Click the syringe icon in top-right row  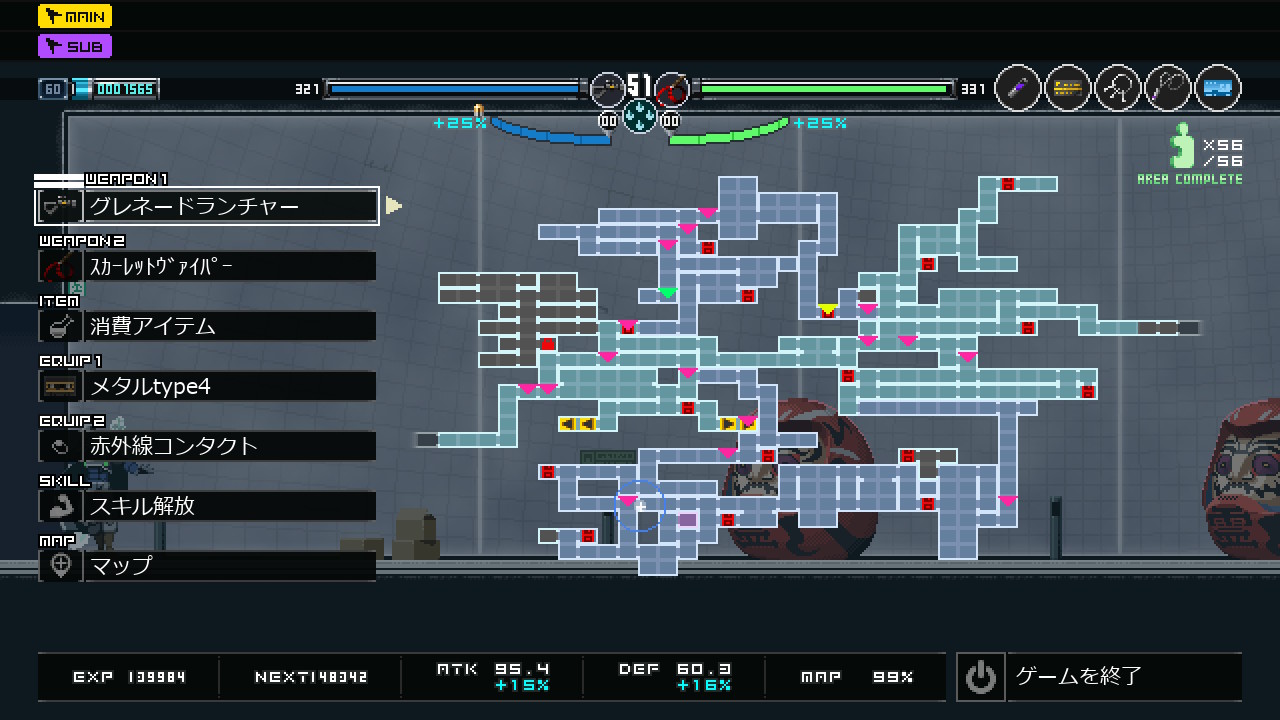pos(1018,89)
